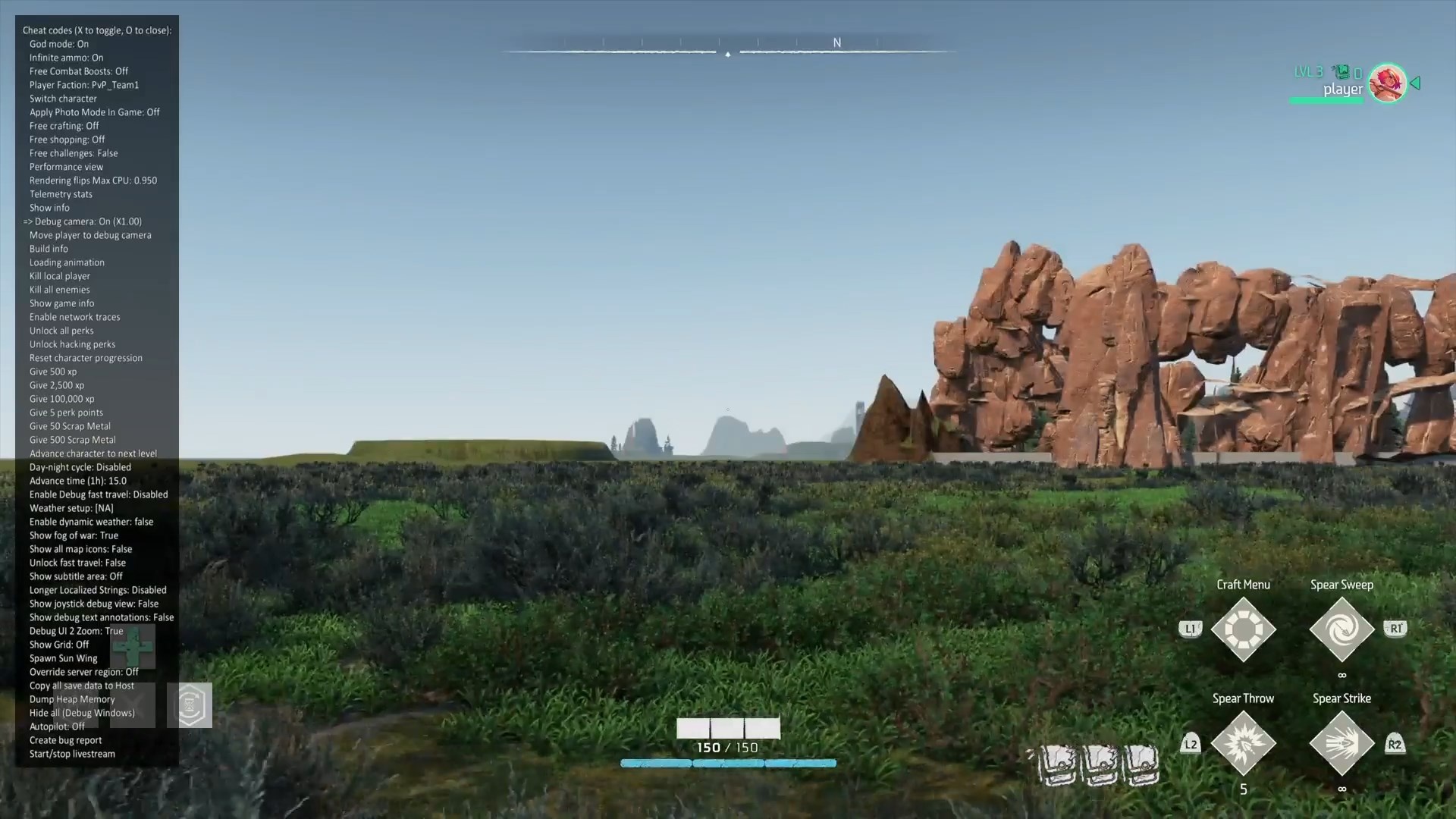The width and height of the screenshot is (1456, 819).
Task: Select the Debug camera entry
Action: click(x=88, y=221)
